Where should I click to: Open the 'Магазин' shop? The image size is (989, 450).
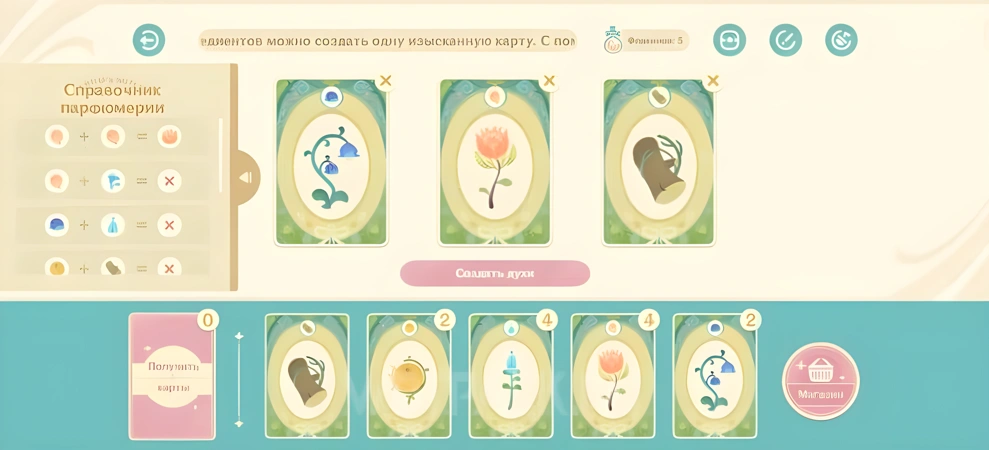click(x=821, y=380)
